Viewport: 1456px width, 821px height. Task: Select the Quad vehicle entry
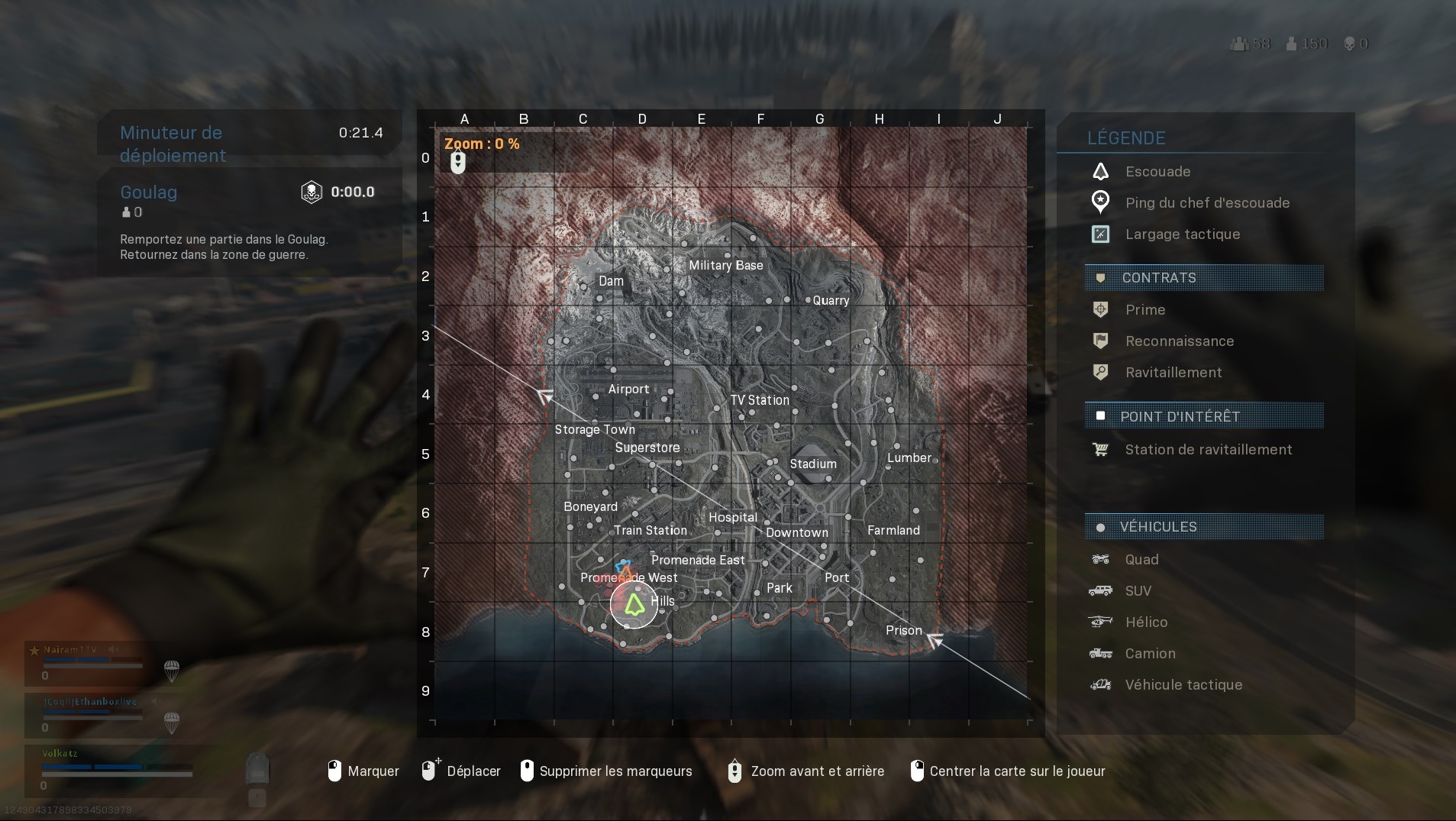(x=1102, y=559)
